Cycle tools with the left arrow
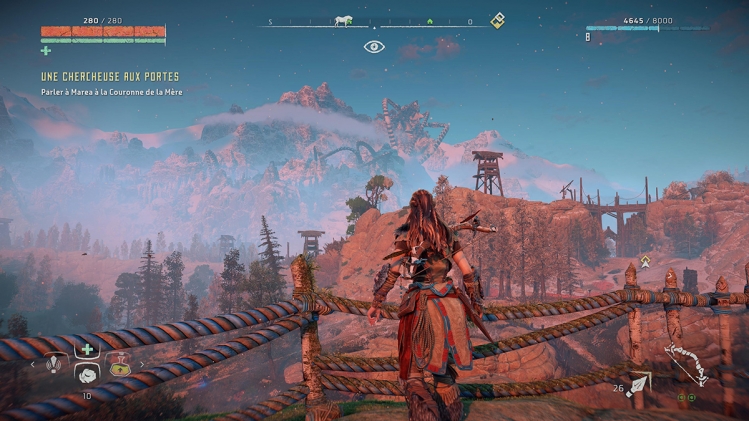 [33, 365]
